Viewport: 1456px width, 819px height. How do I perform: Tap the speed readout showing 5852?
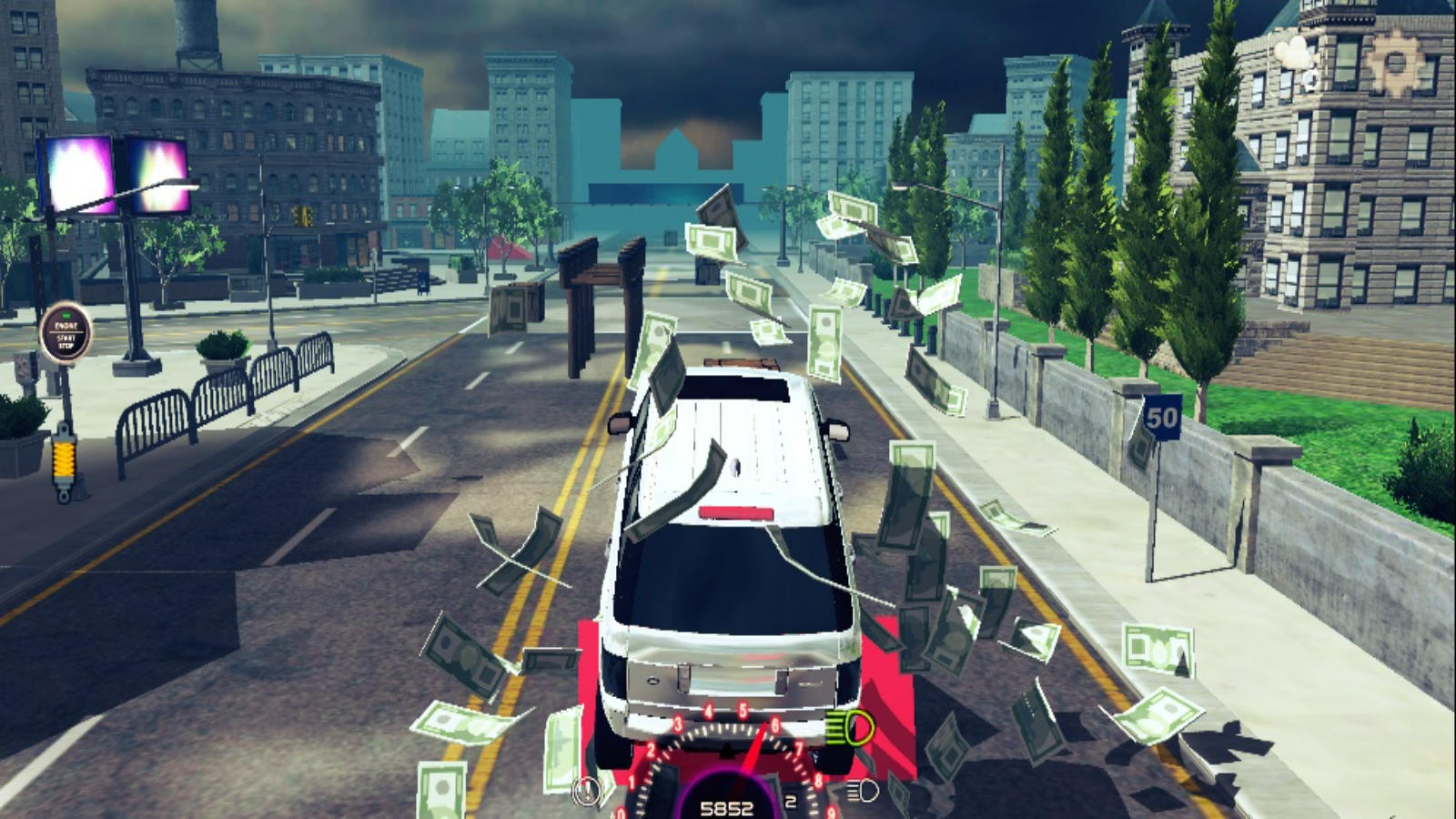728,806
